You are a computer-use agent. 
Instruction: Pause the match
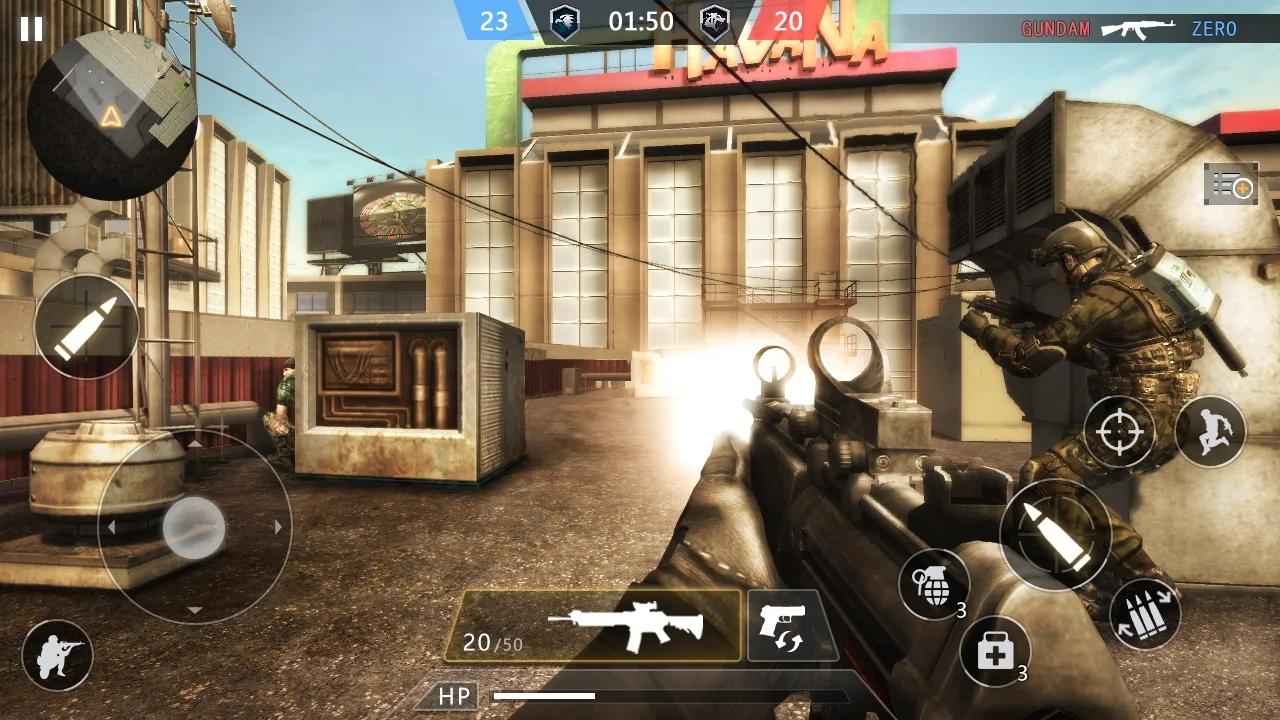click(x=30, y=30)
